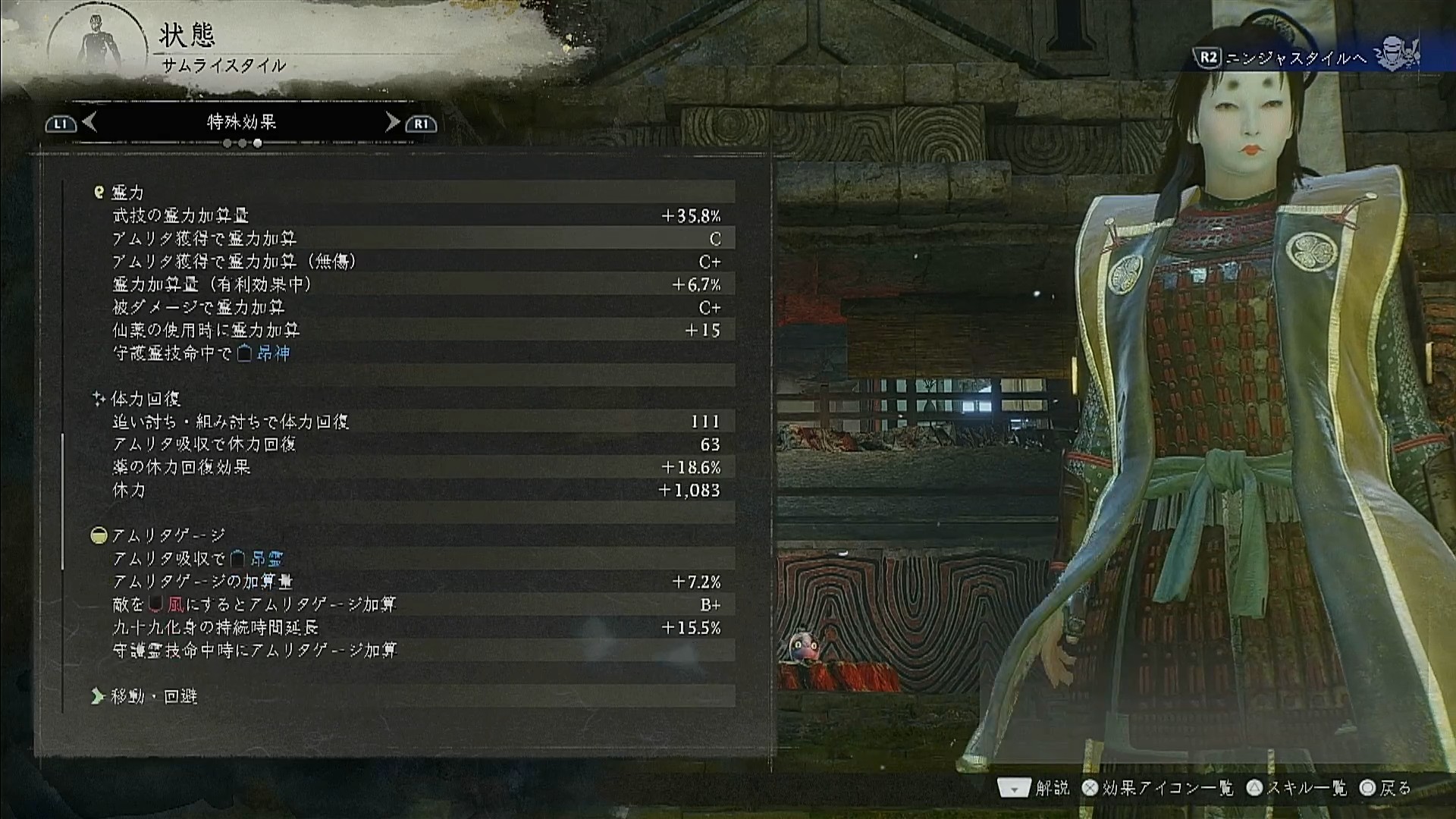This screenshot has height=819, width=1456.
Task: Show the 解説 explanation
Action: point(1034,789)
